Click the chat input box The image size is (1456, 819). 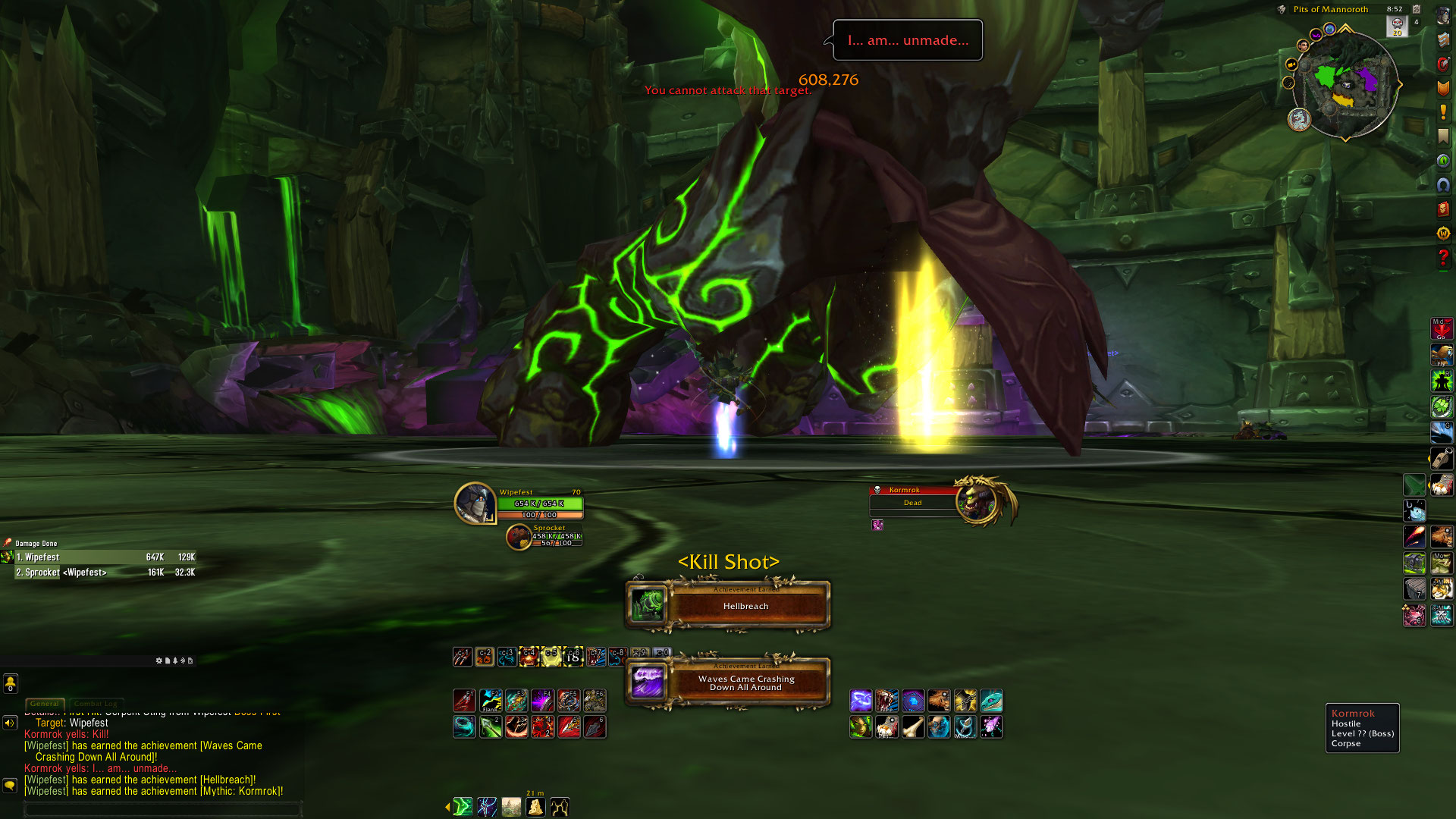[x=163, y=809]
